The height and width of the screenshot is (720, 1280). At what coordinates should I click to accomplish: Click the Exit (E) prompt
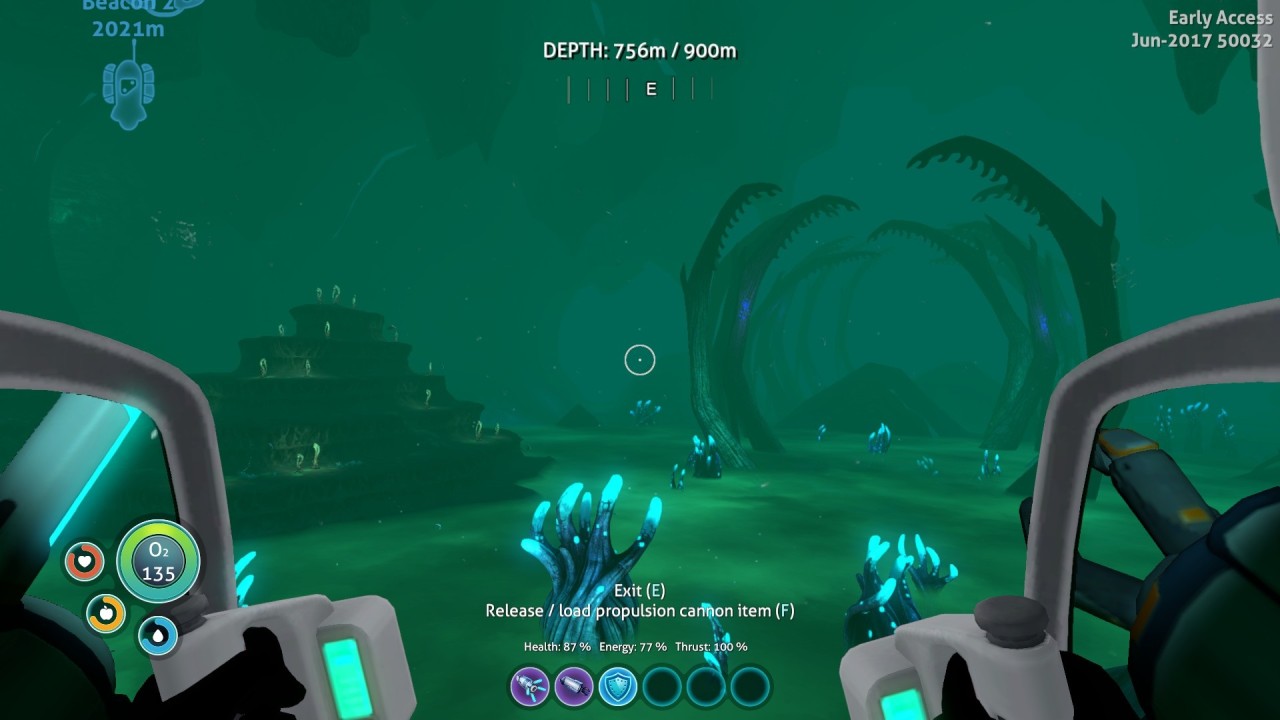[x=640, y=590]
